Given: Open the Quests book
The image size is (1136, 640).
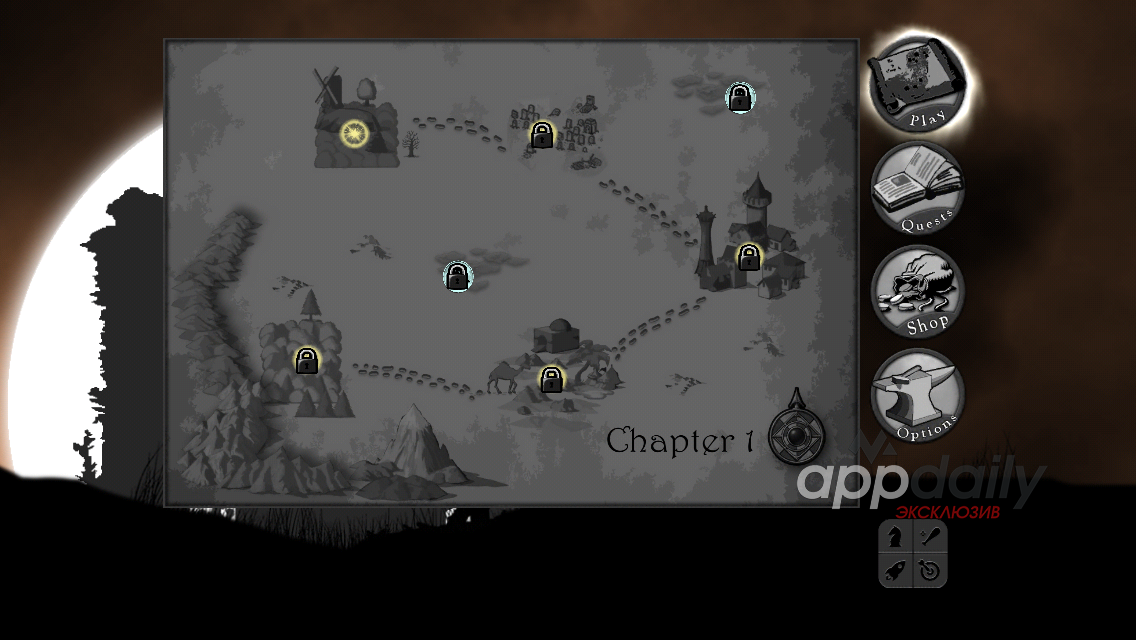Looking at the screenshot, I should point(917,190).
